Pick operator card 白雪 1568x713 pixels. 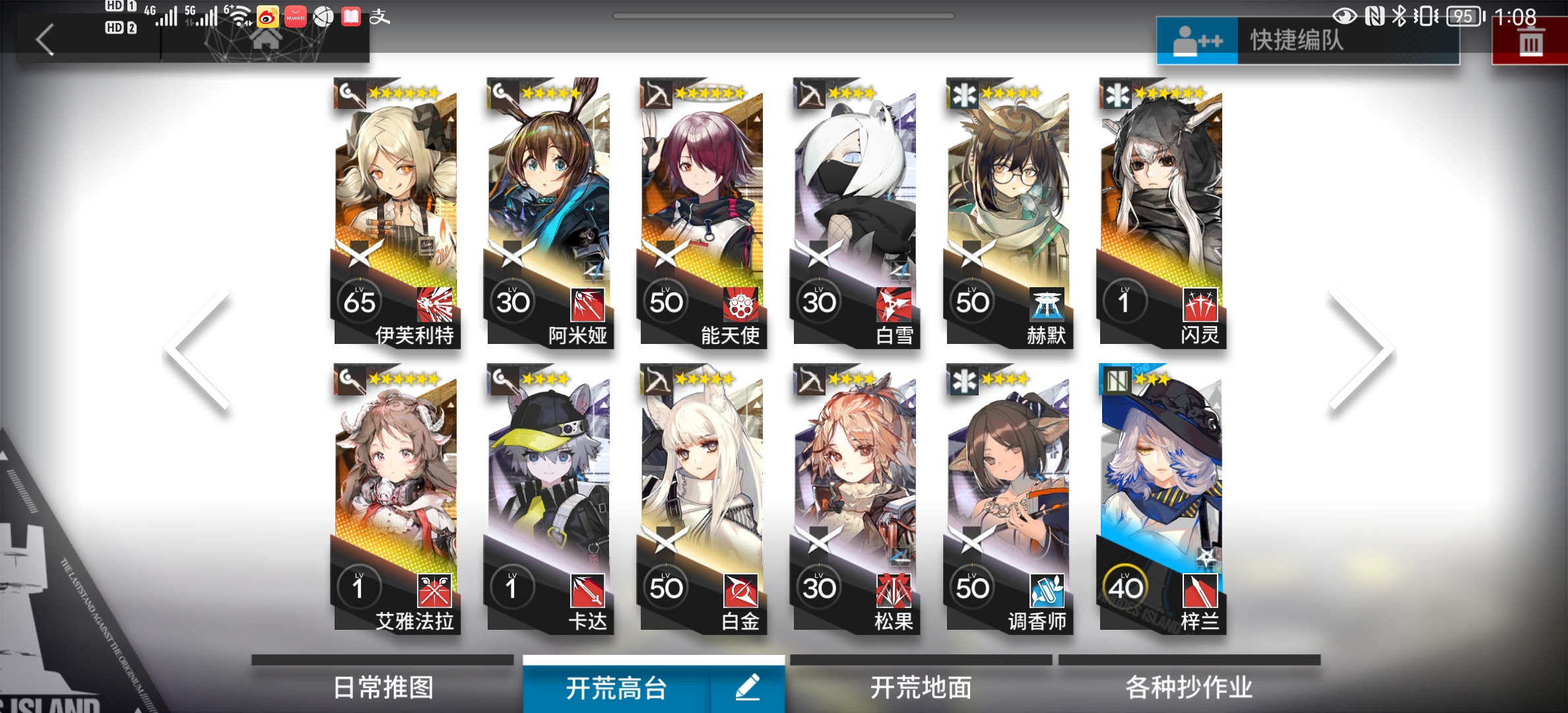[855, 211]
